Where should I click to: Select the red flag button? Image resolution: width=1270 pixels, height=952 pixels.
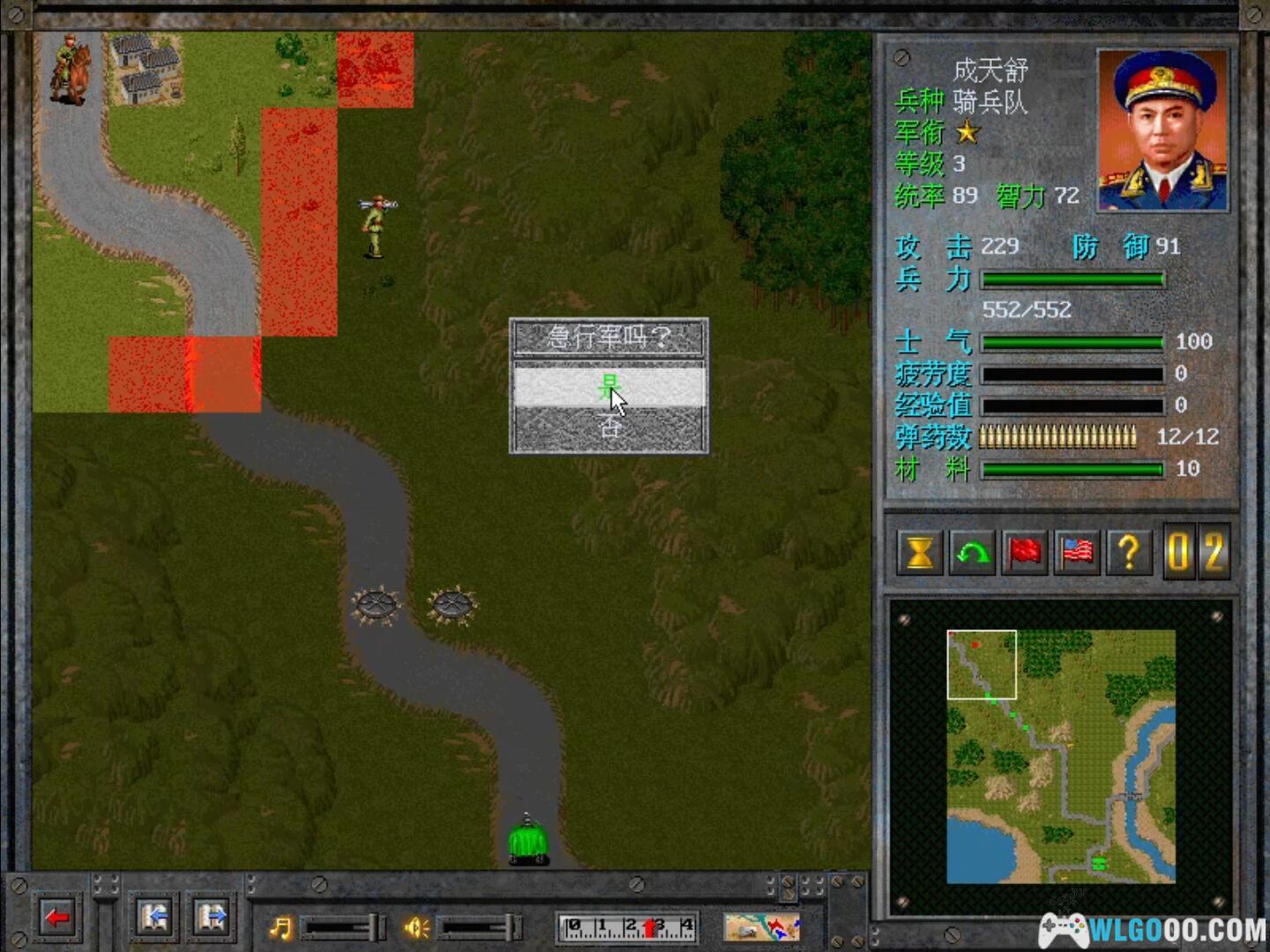tap(1024, 553)
